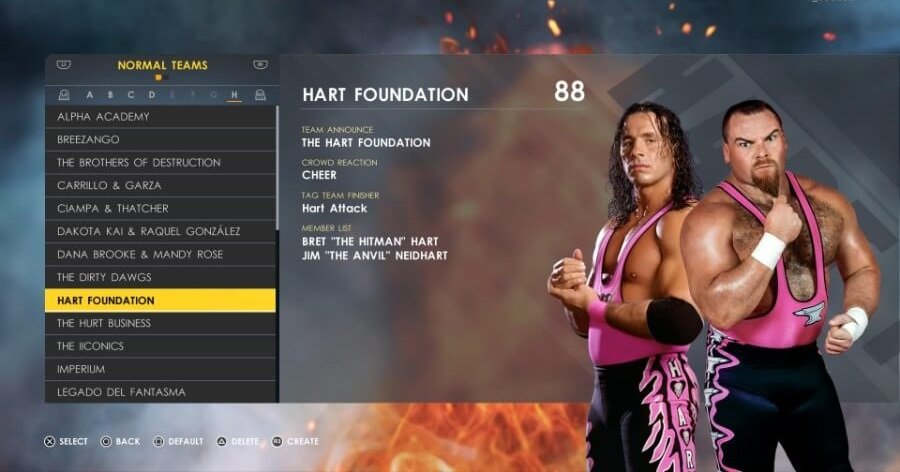Jump to teams starting with D

point(152,95)
